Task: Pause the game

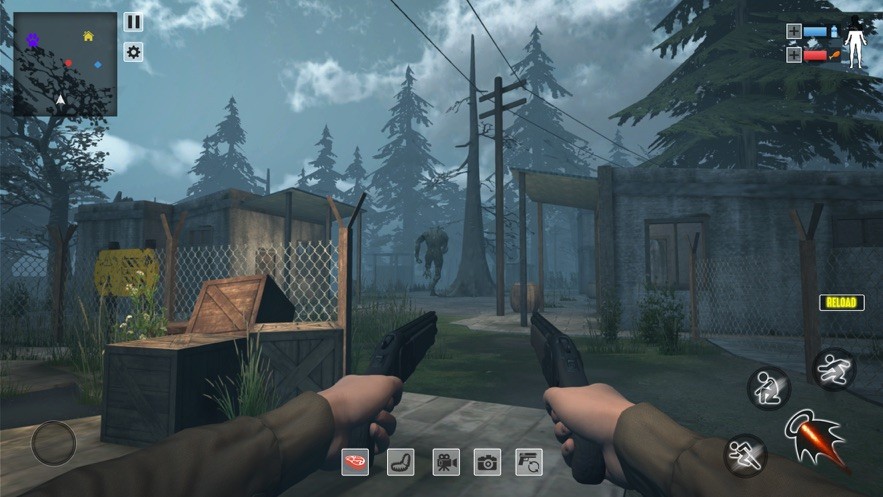Action: (133, 22)
